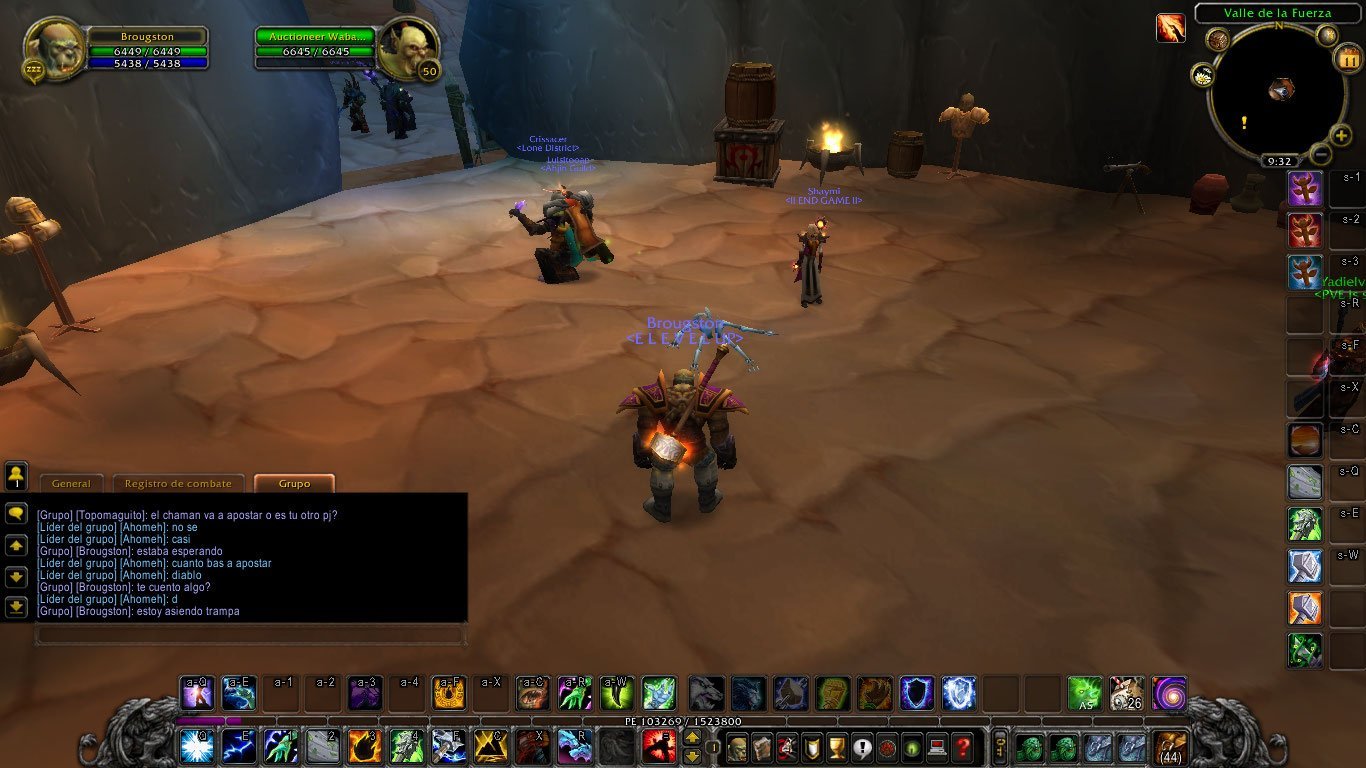Click the Auctioneer target portrait
Screen dimensions: 1366x768
click(x=408, y=46)
